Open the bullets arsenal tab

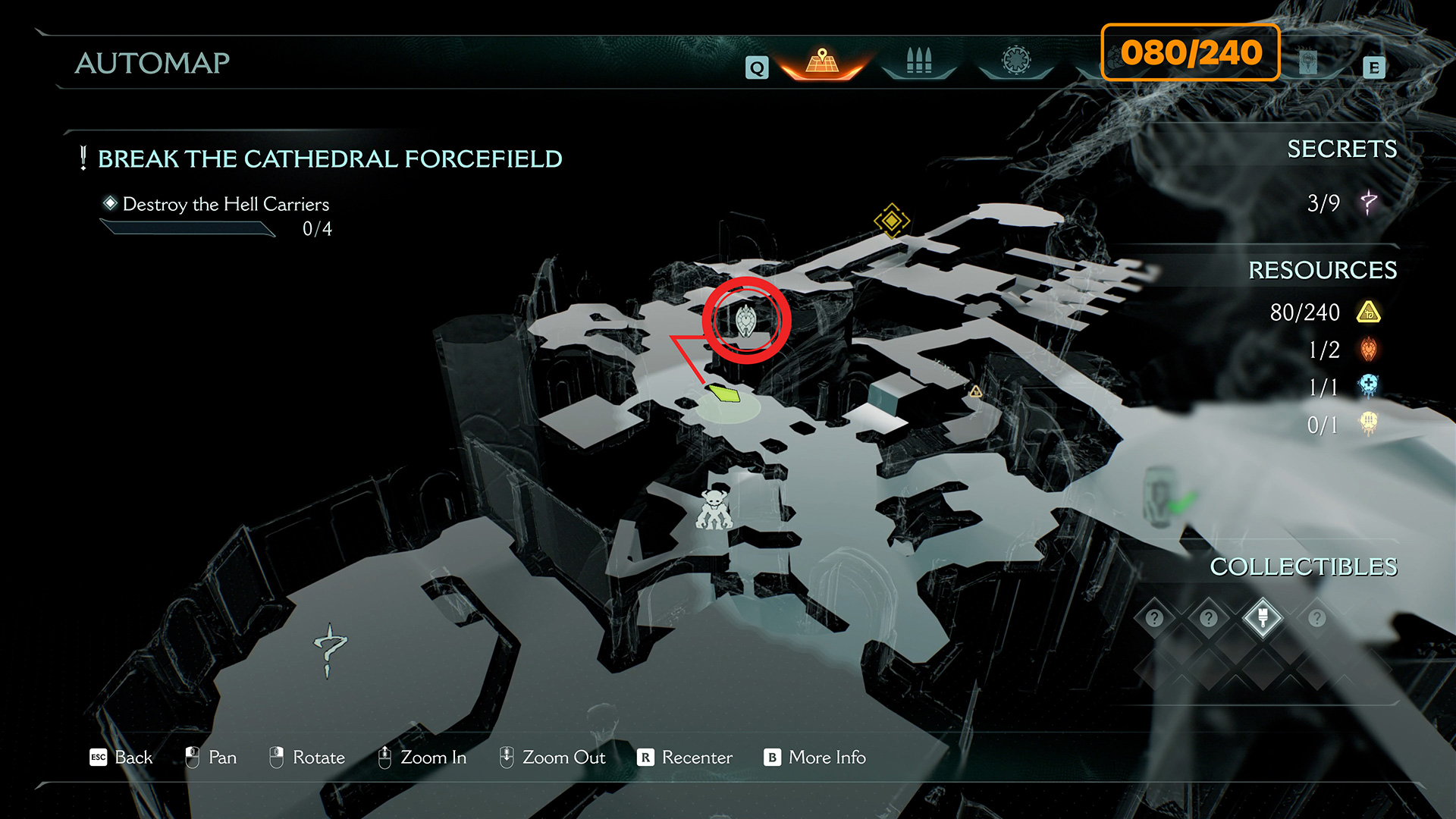[918, 61]
